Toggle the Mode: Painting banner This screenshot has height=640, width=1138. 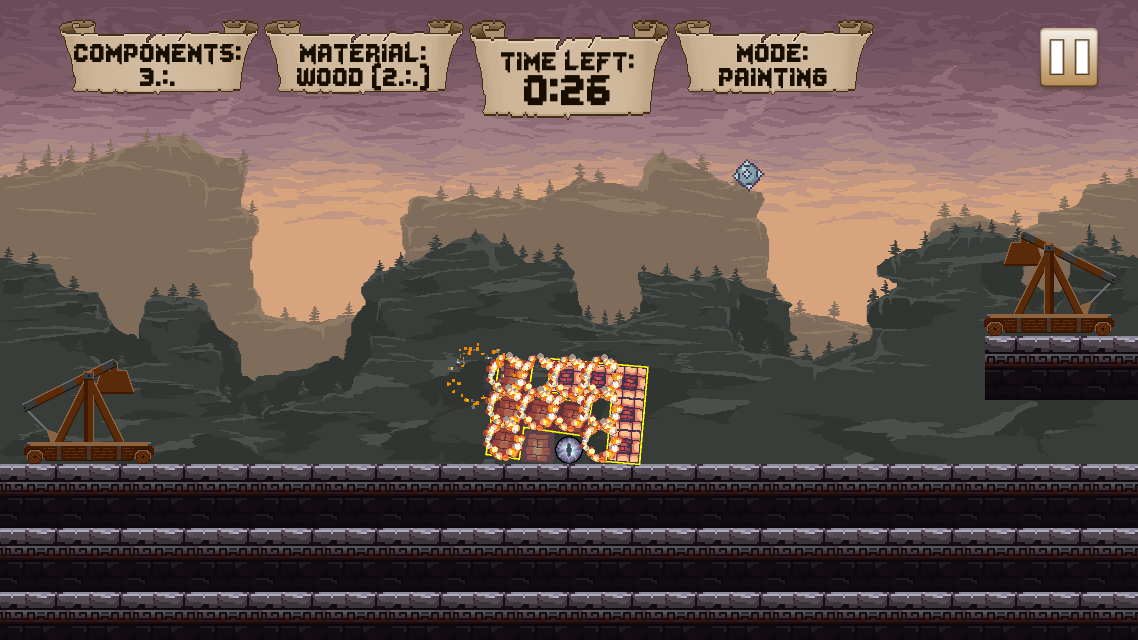coord(773,62)
